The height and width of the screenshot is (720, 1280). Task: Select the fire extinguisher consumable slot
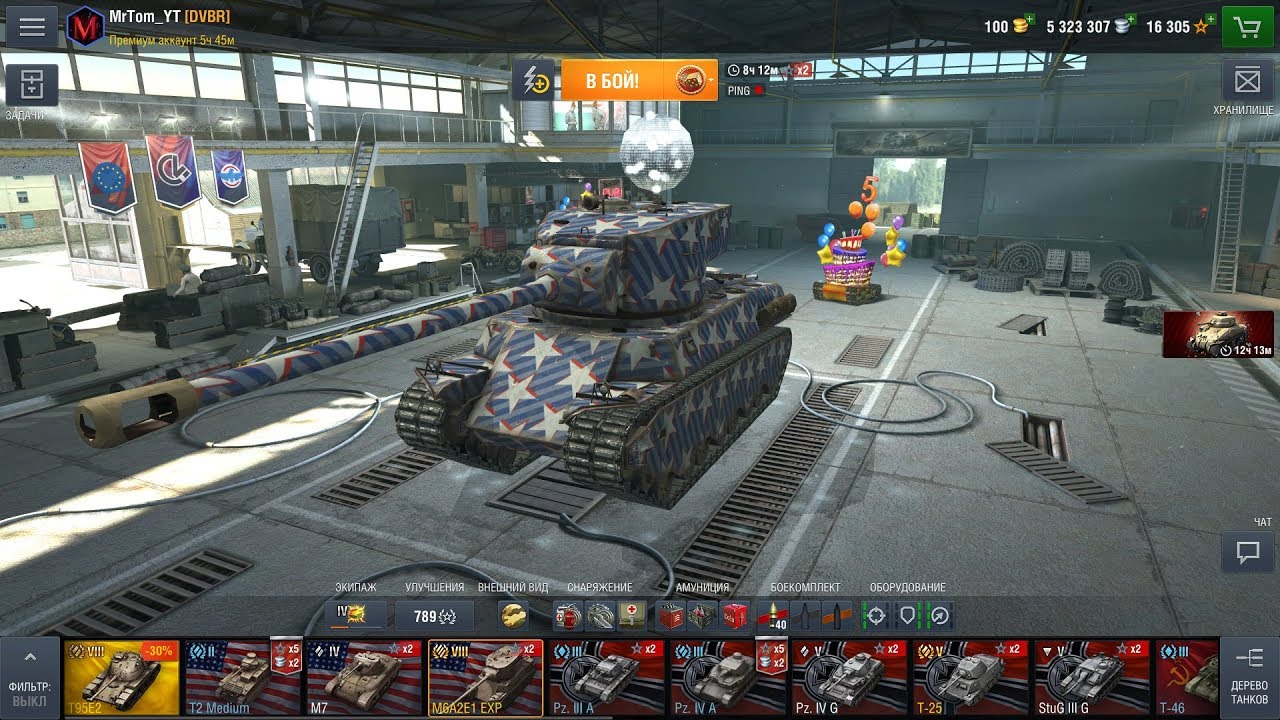point(566,615)
